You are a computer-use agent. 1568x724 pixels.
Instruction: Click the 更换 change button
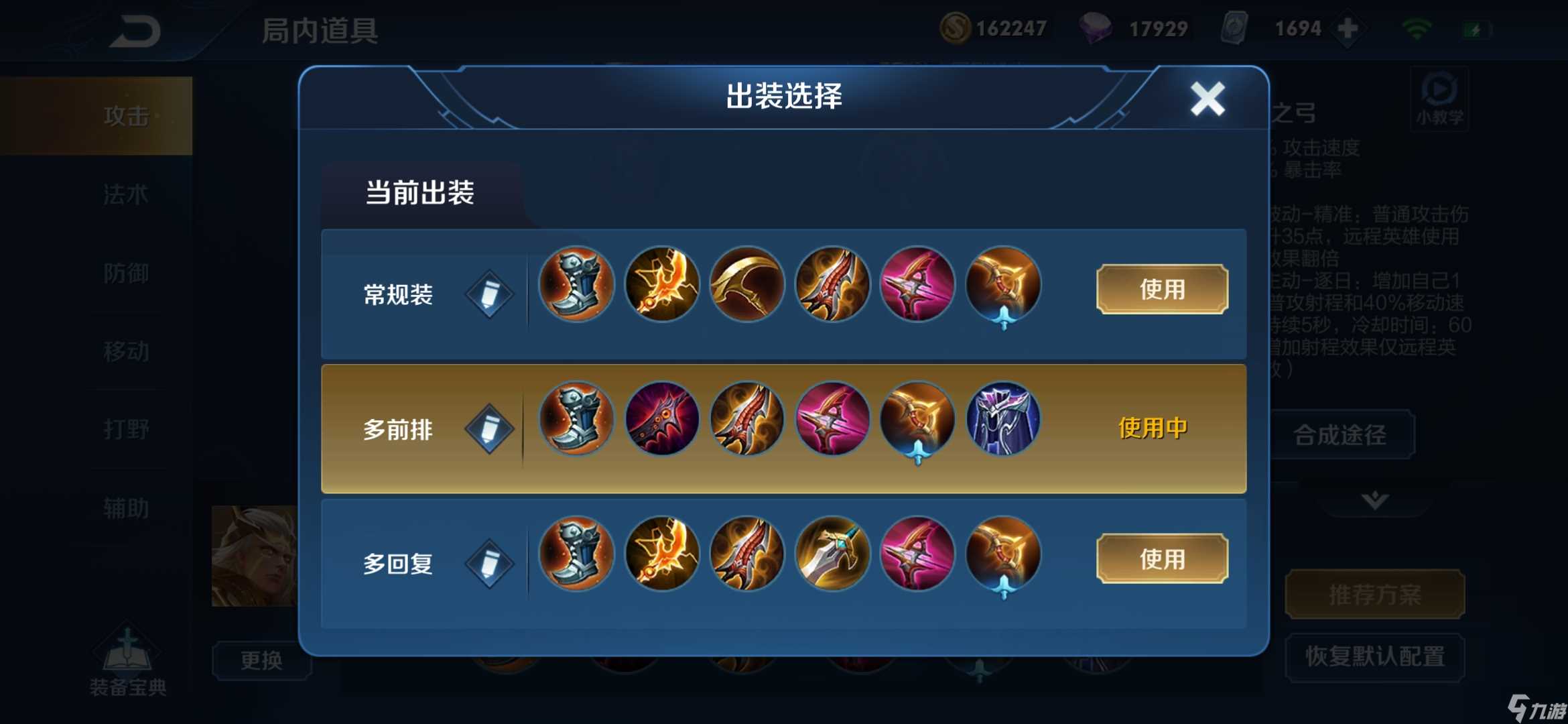(x=262, y=660)
